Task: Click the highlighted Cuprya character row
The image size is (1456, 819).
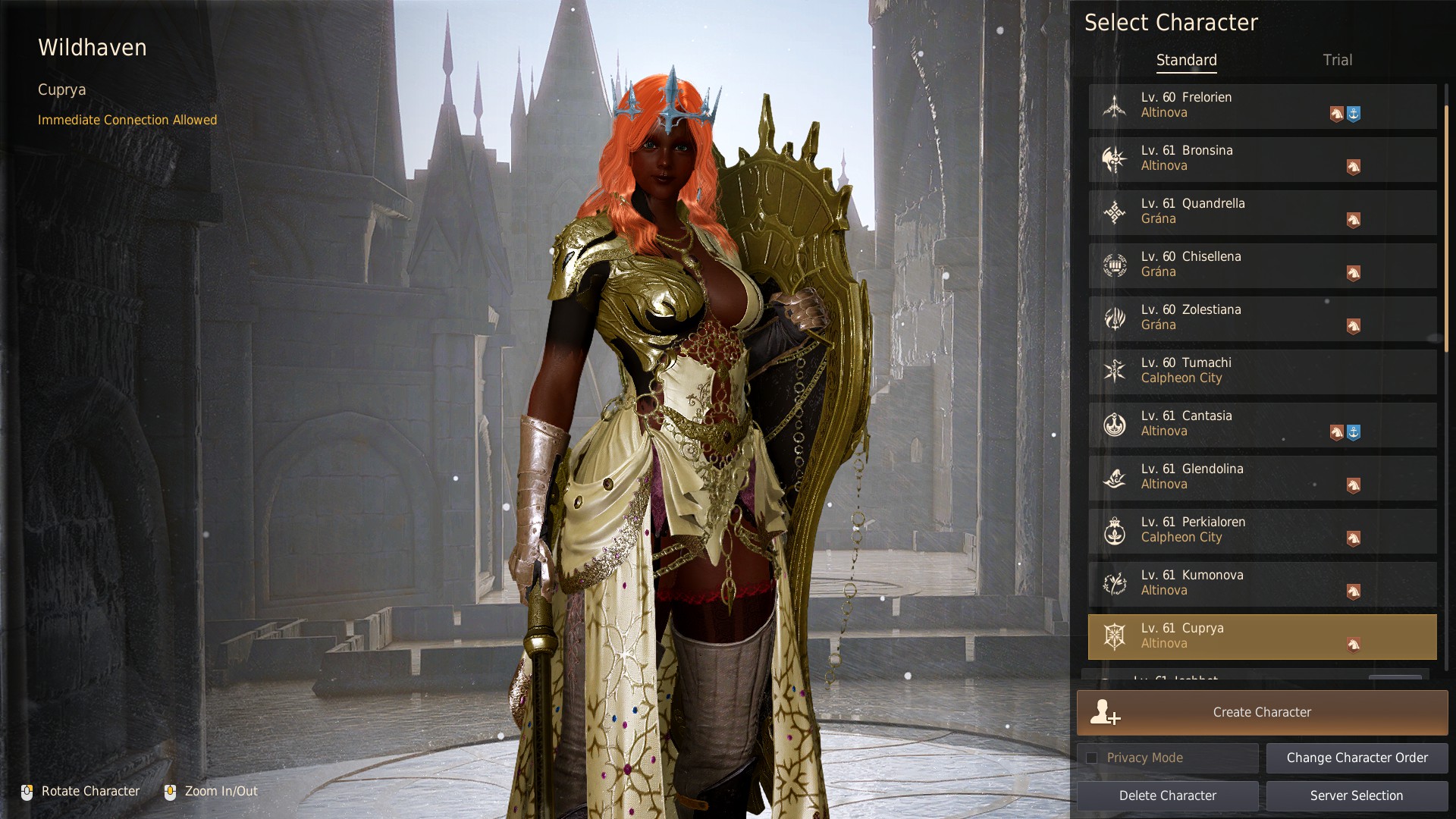Action: point(1262,637)
